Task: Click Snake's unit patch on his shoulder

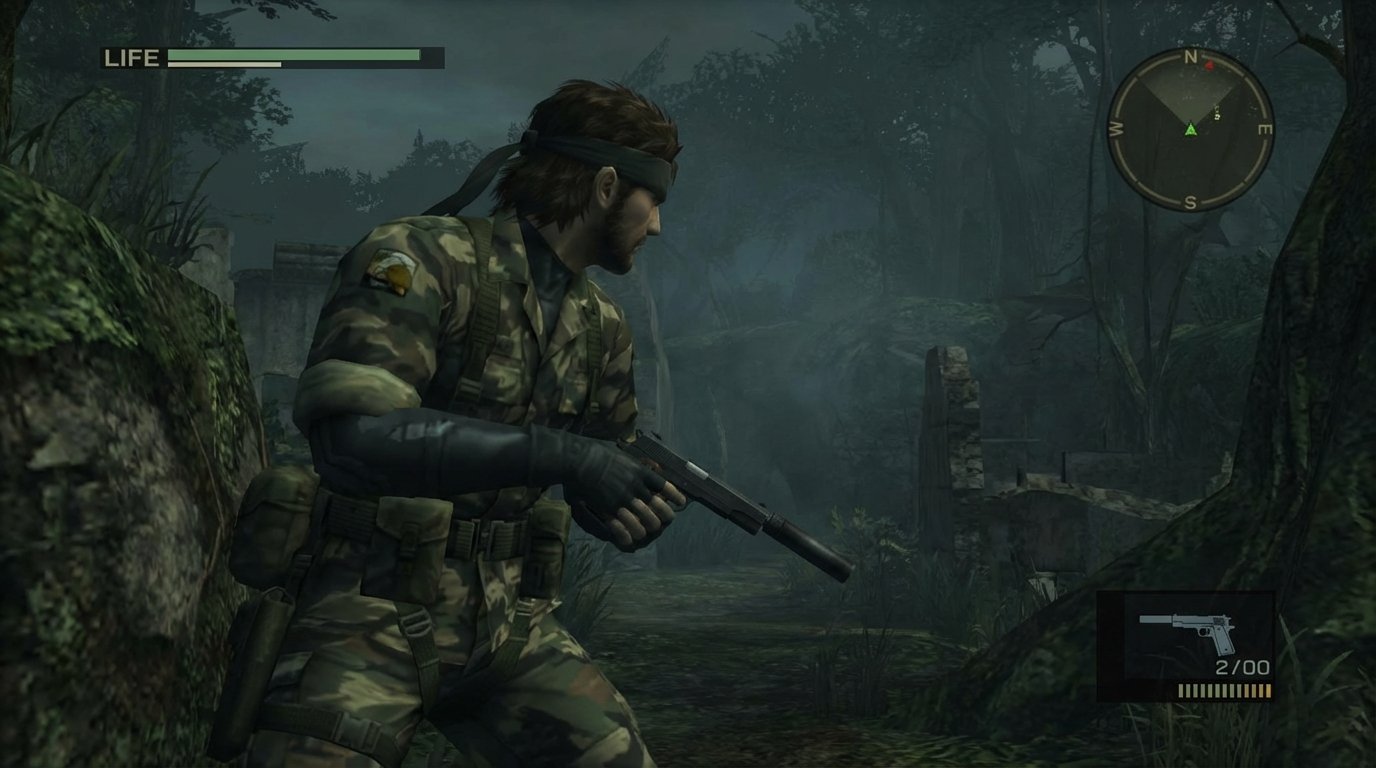Action: click(390, 270)
